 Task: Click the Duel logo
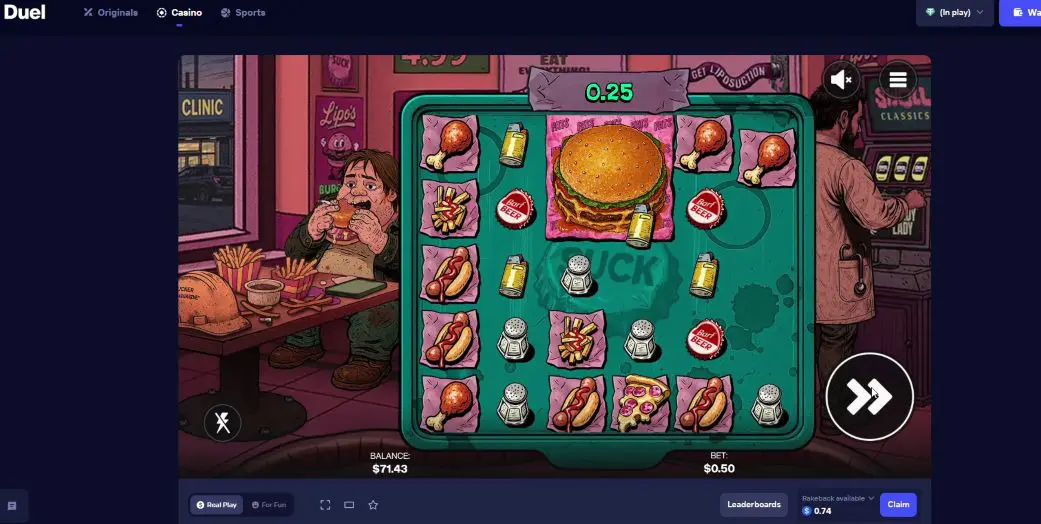[x=24, y=13]
